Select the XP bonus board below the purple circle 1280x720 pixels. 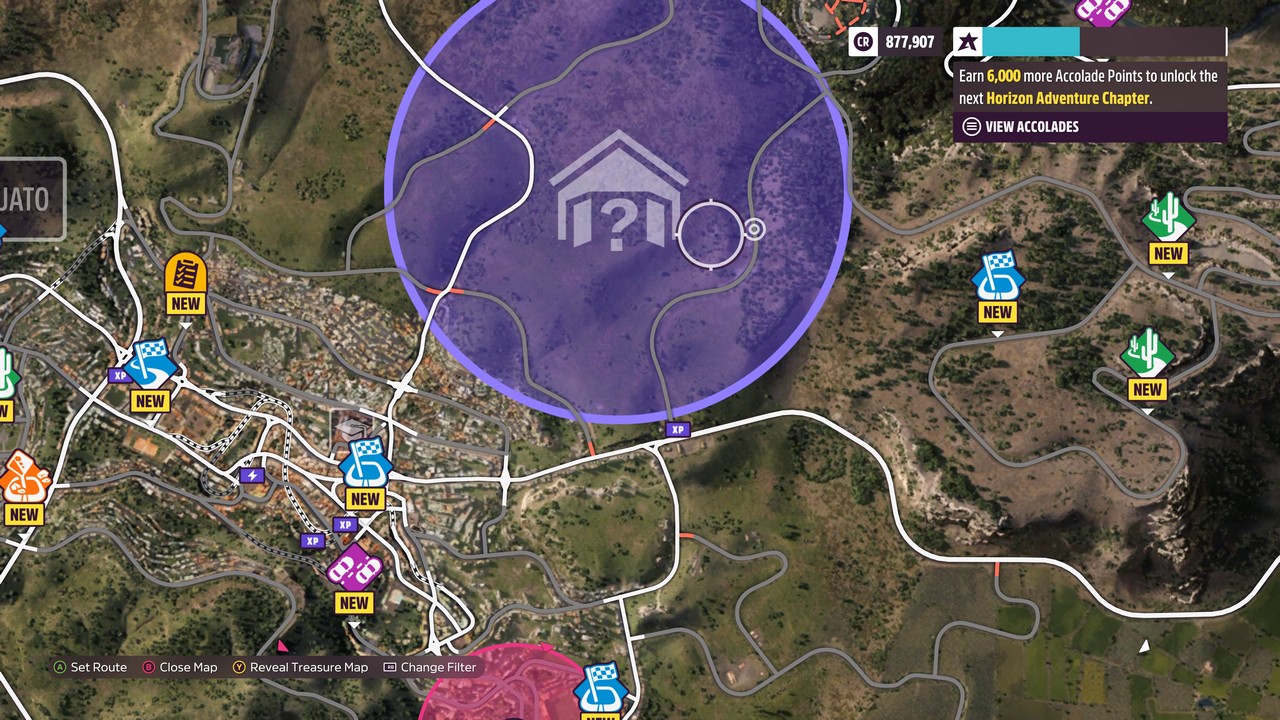(x=678, y=430)
